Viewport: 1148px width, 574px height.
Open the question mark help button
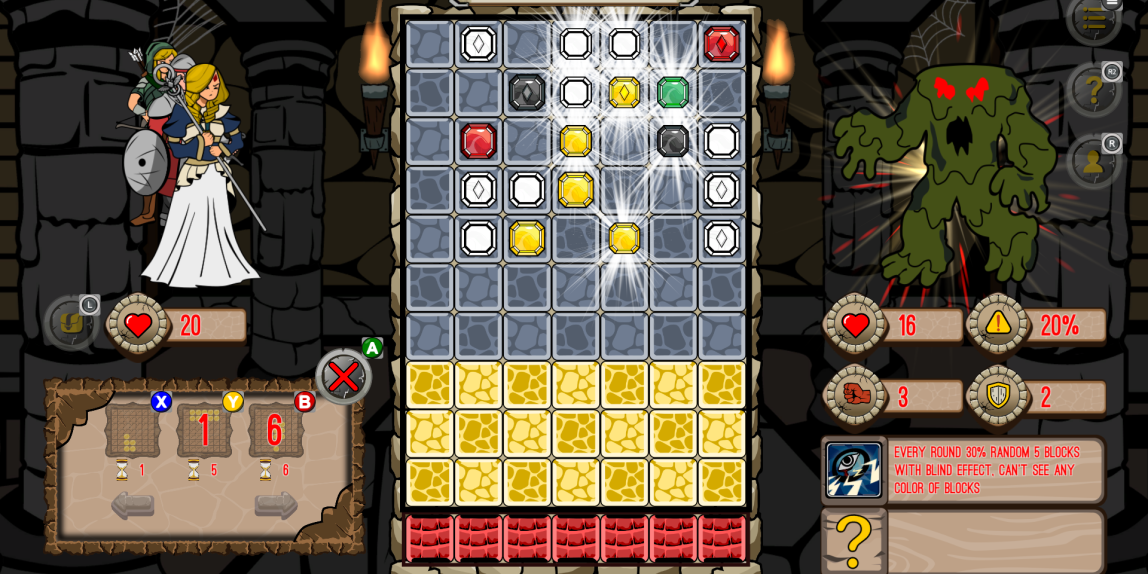click(x=1094, y=91)
